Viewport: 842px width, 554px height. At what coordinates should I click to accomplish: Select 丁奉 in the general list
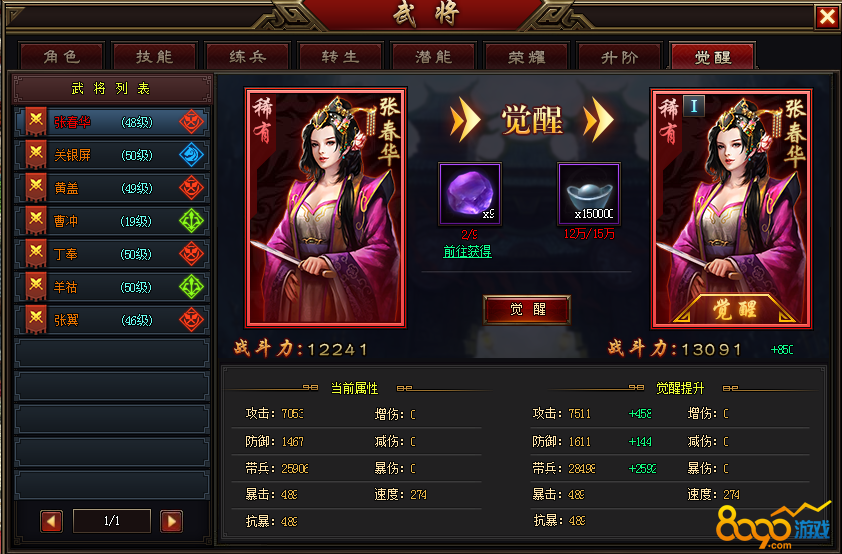pyautogui.click(x=112, y=254)
